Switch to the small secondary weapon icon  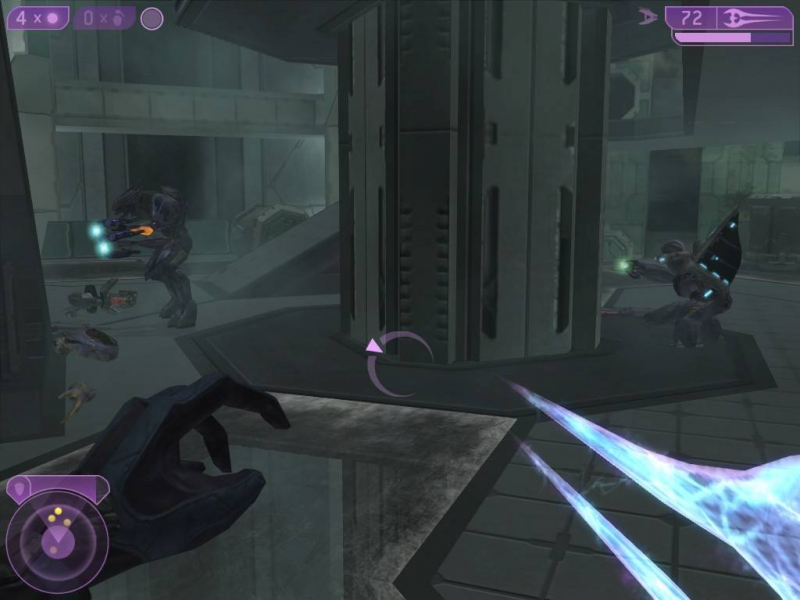point(648,17)
